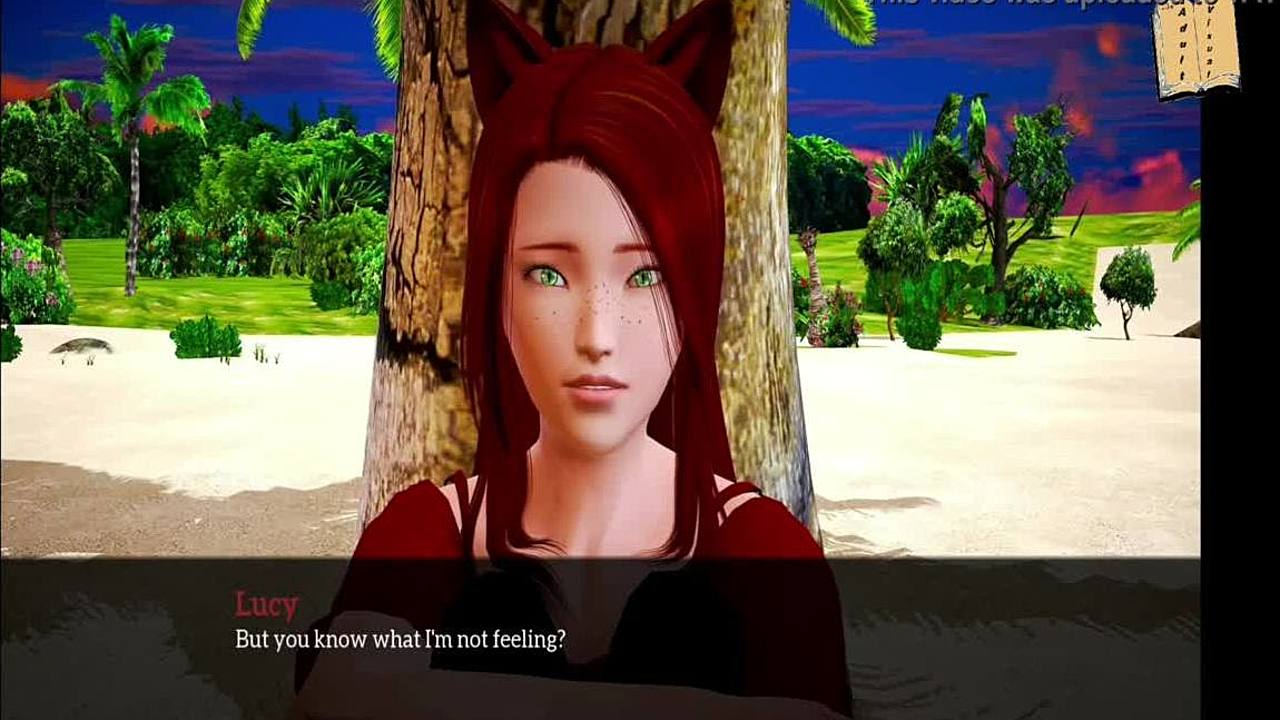Click the Adult Visual book logo
Image resolution: width=1280 pixels, height=720 pixels.
tap(1197, 50)
